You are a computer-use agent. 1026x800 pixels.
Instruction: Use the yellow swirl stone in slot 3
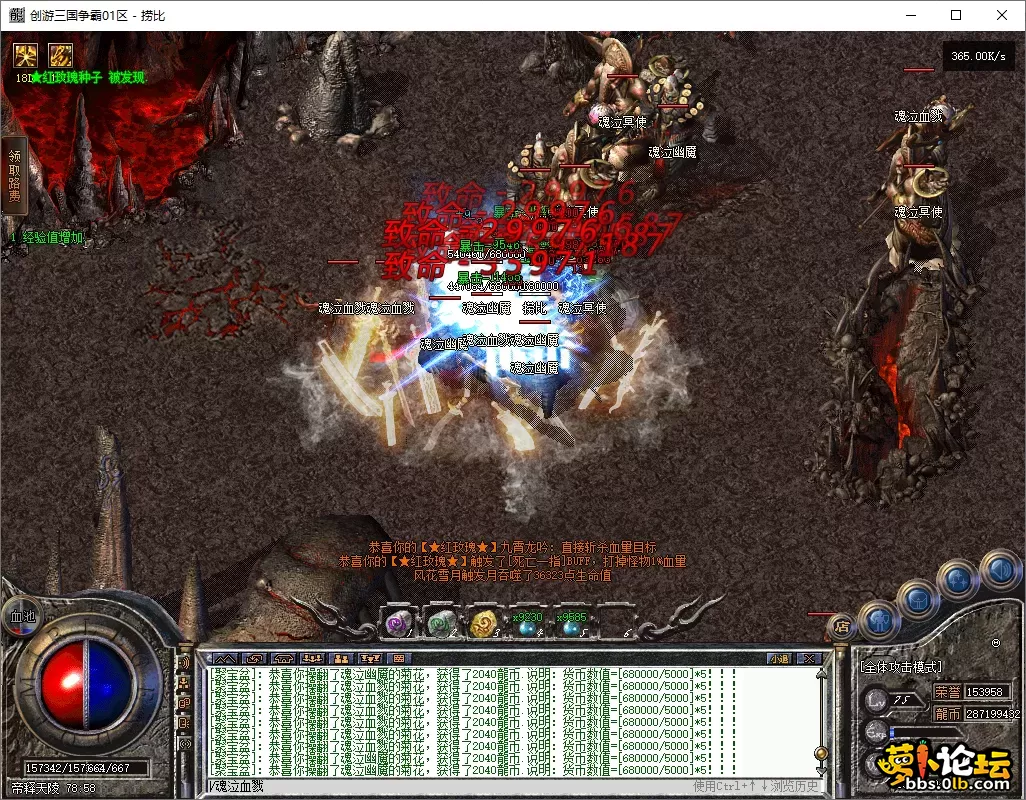pyautogui.click(x=484, y=624)
